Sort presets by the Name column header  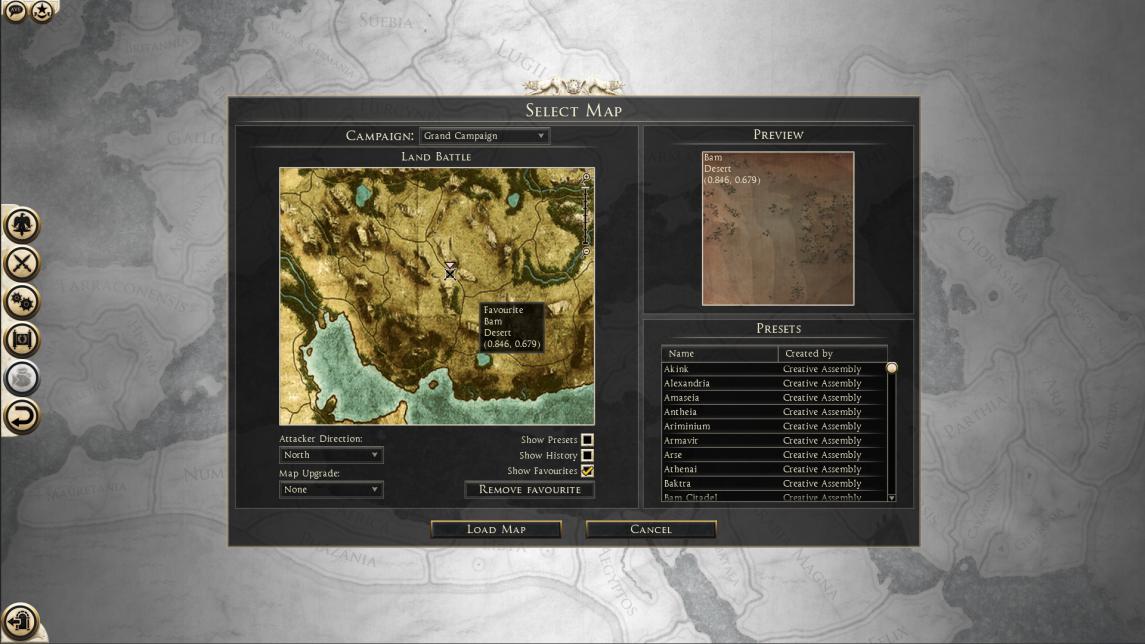pos(720,354)
